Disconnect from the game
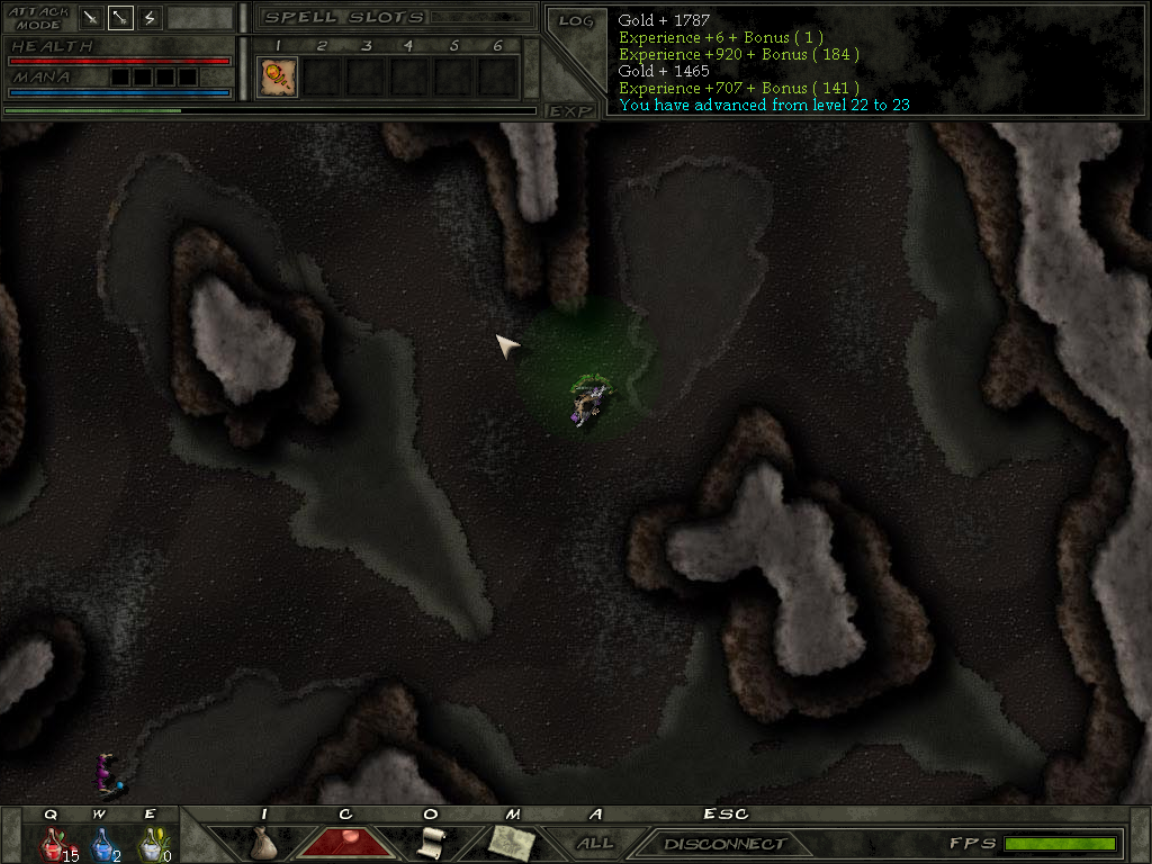 click(725, 844)
